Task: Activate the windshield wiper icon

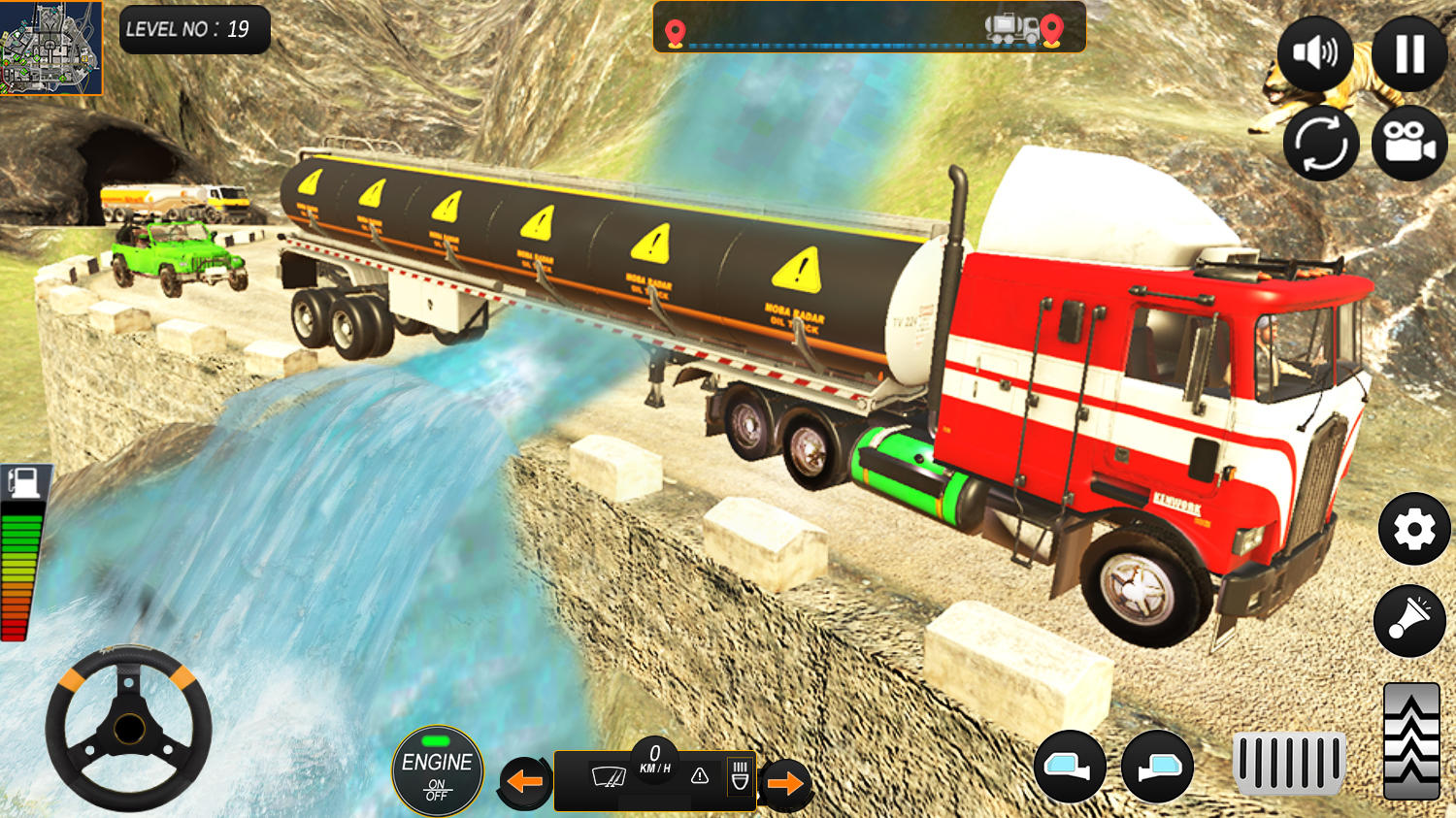Action: tap(607, 776)
